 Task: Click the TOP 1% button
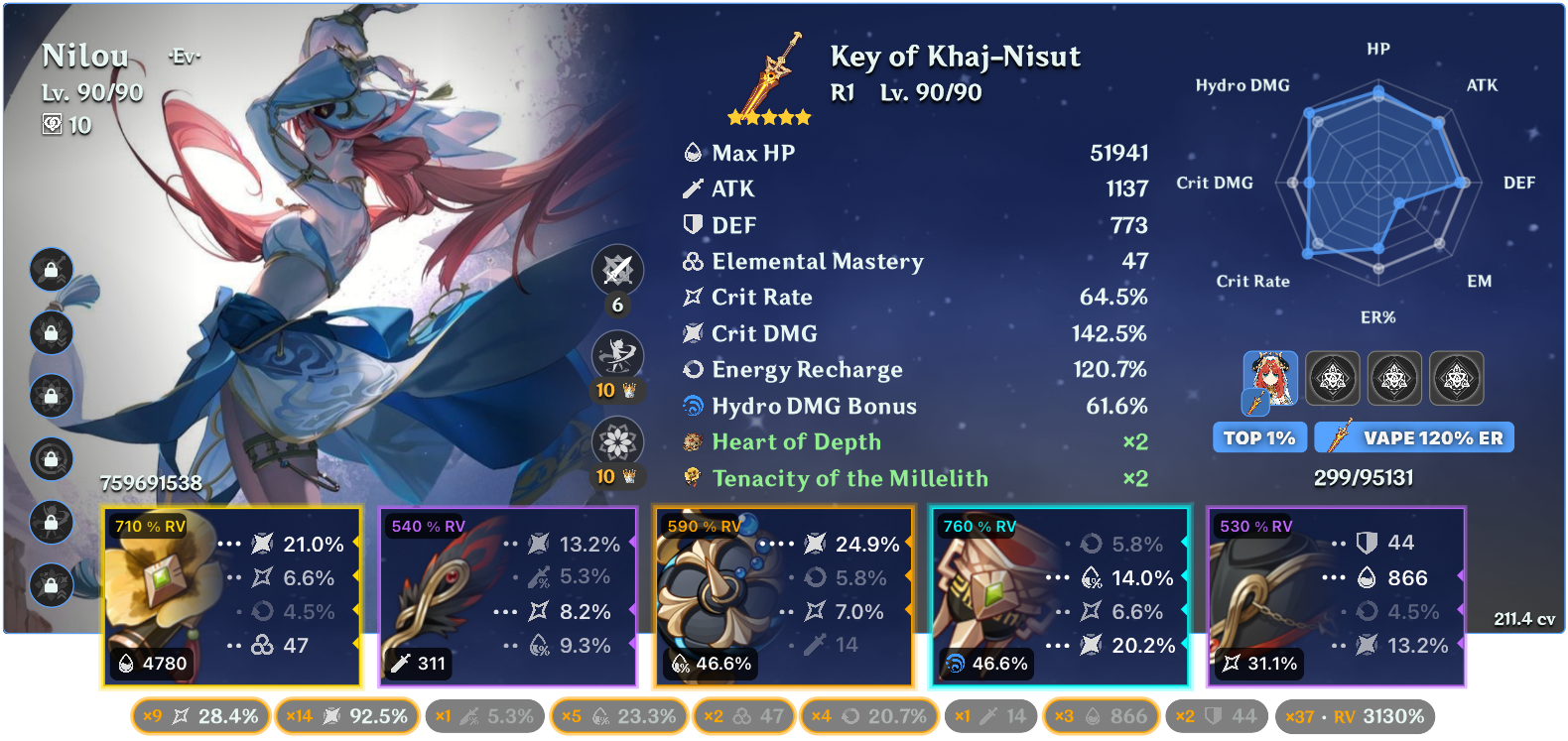pos(1259,436)
